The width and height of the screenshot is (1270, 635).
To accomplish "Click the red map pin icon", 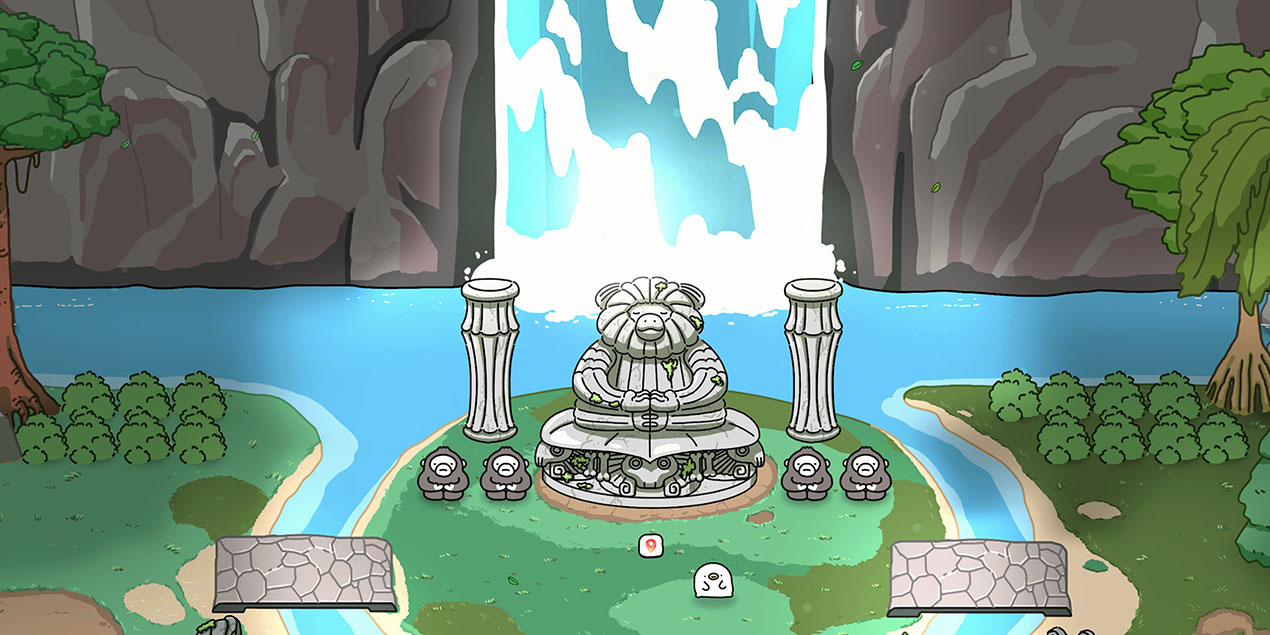I will point(650,545).
